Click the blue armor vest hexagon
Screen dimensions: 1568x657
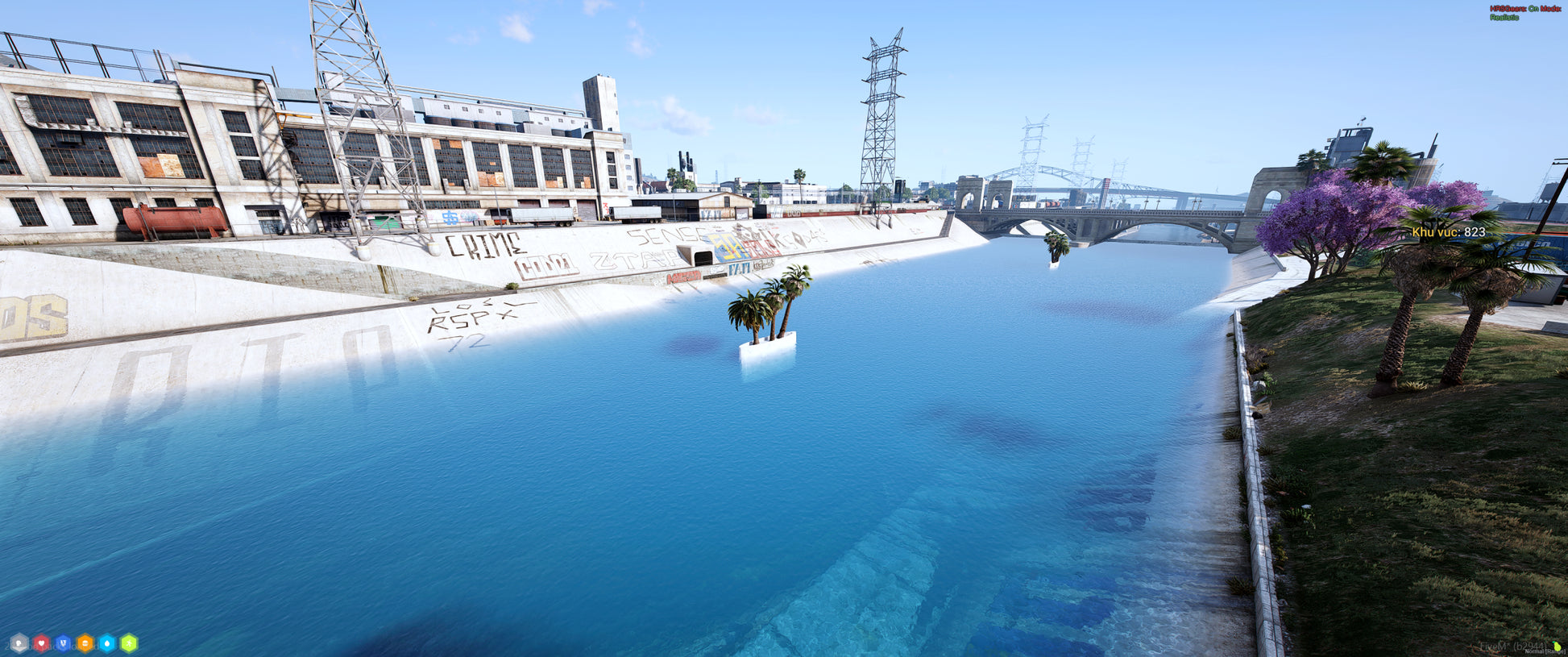click(63, 643)
